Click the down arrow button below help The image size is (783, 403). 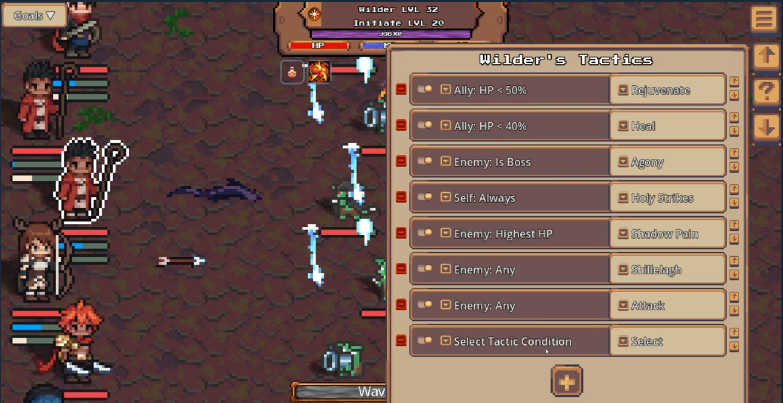765,127
